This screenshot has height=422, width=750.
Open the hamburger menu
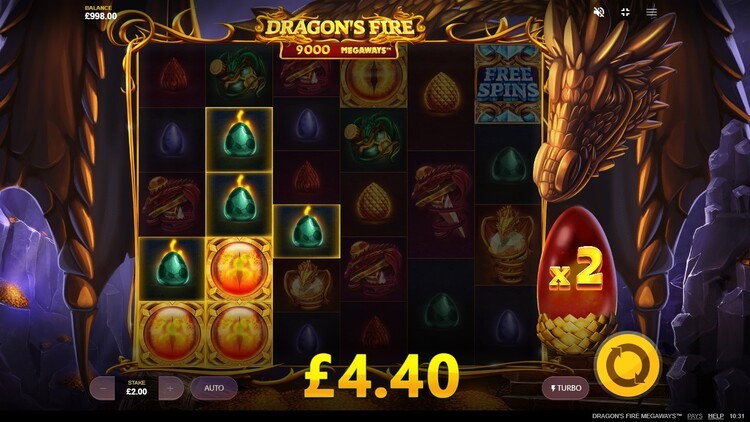652,12
